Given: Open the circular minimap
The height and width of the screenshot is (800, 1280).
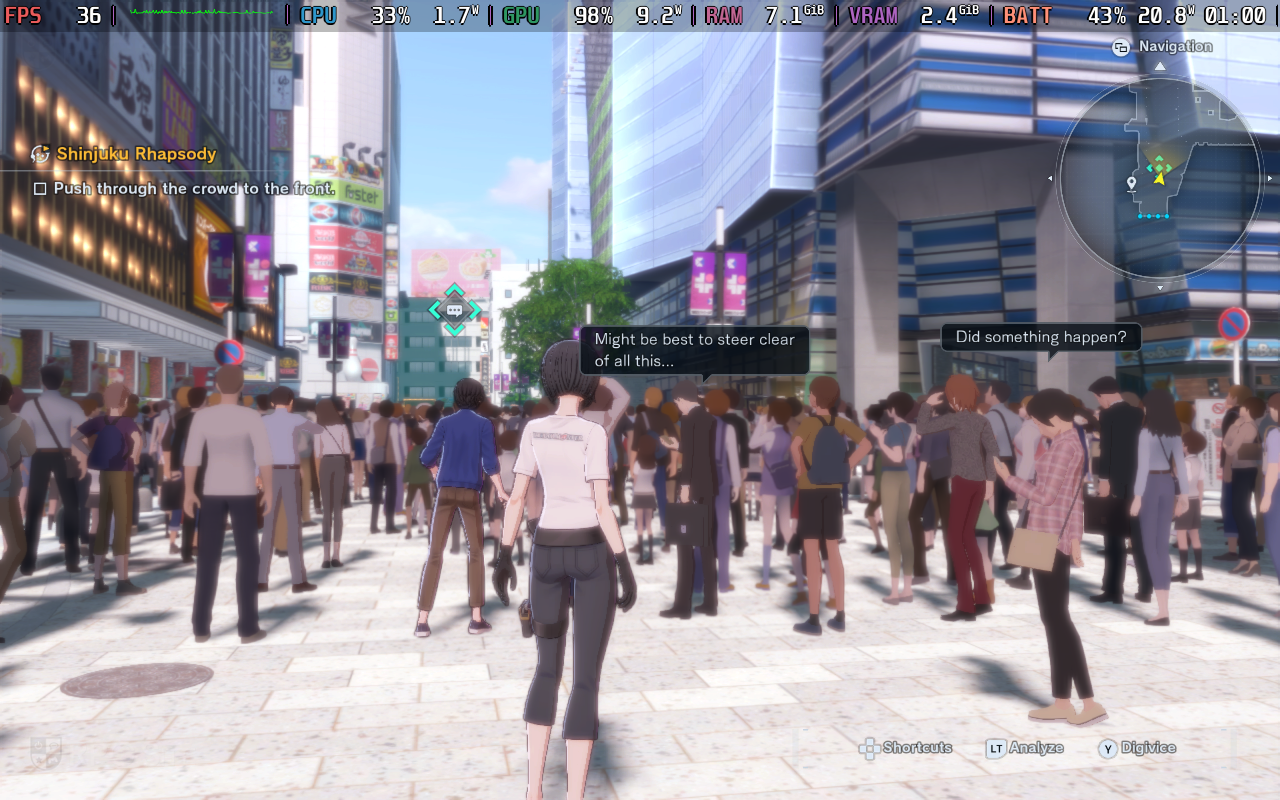Looking at the screenshot, I should coord(1159,180).
